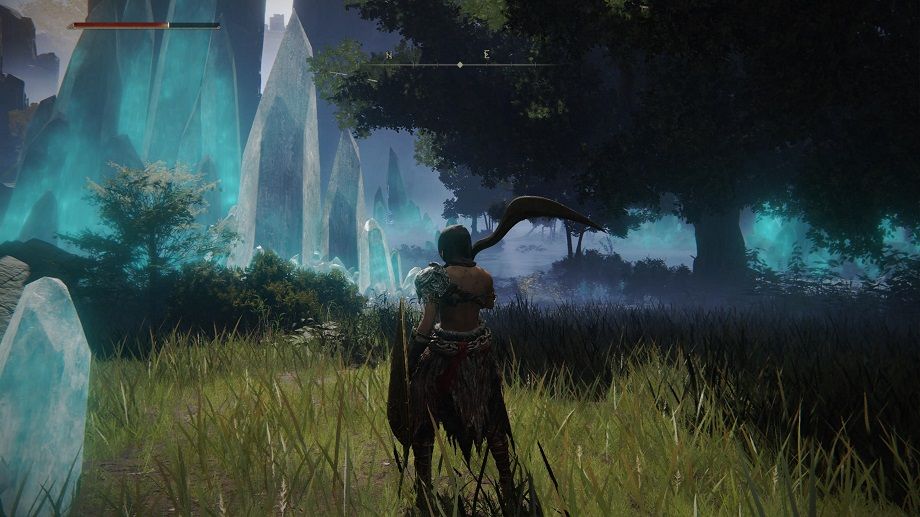This screenshot has height=517, width=920.
Task: Click the compass bar at the top
Action: pyautogui.click(x=460, y=64)
